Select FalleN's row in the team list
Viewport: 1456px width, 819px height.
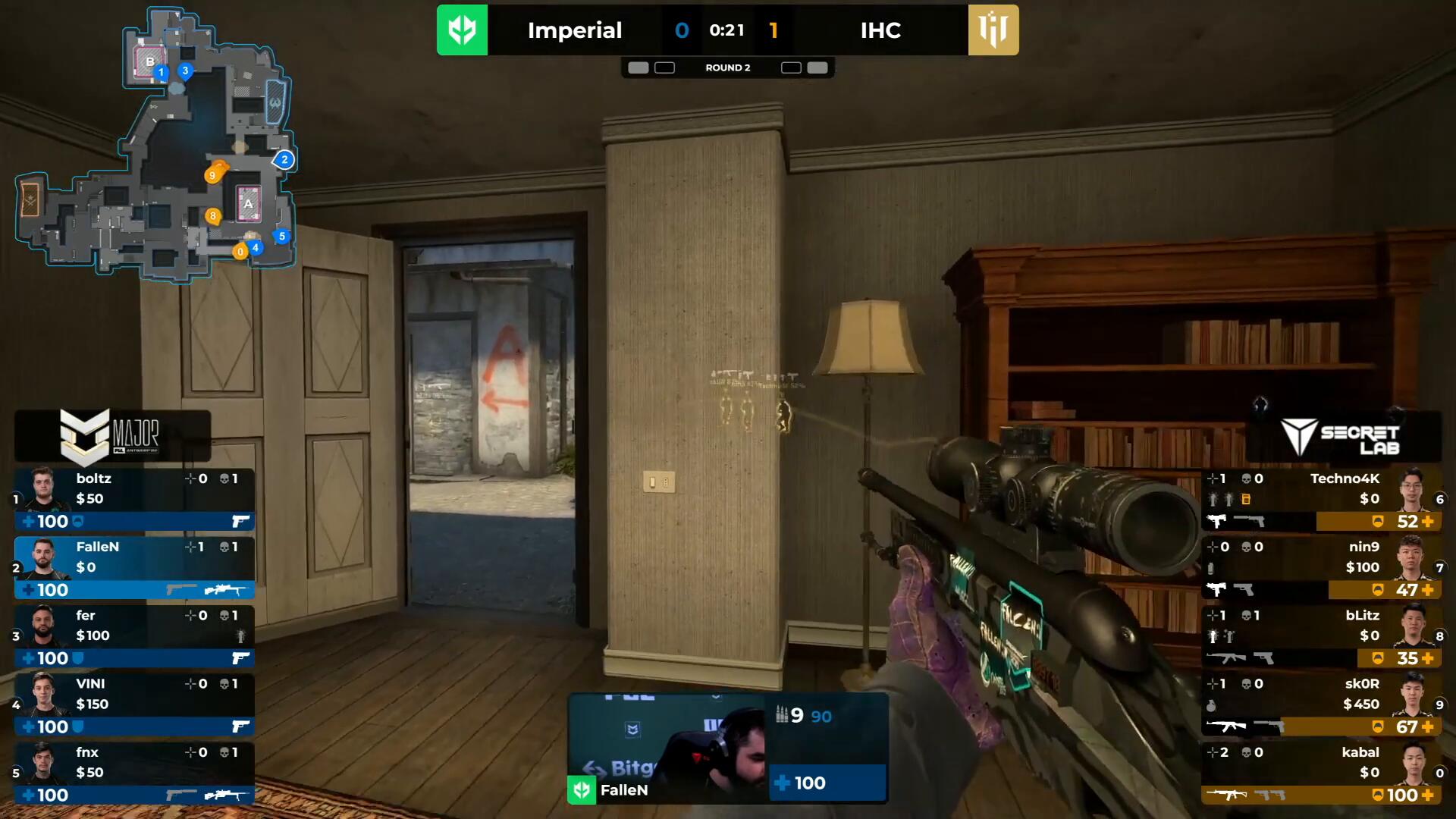134,567
